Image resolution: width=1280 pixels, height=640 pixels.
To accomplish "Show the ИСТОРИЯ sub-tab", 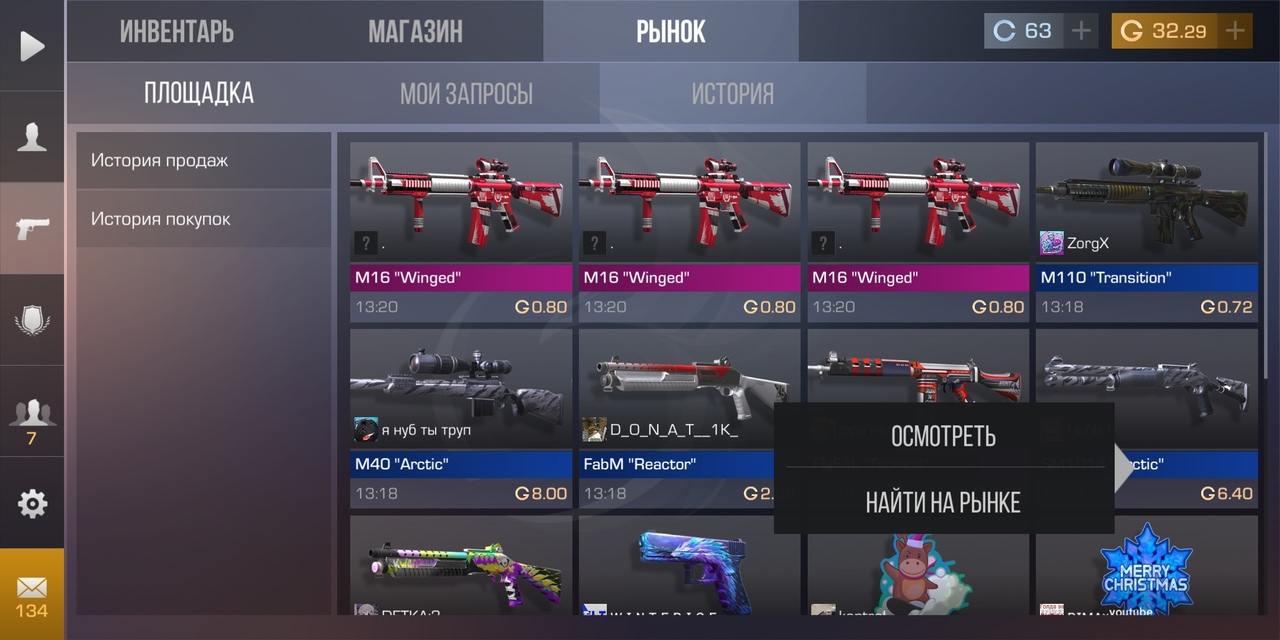I will pos(733,94).
